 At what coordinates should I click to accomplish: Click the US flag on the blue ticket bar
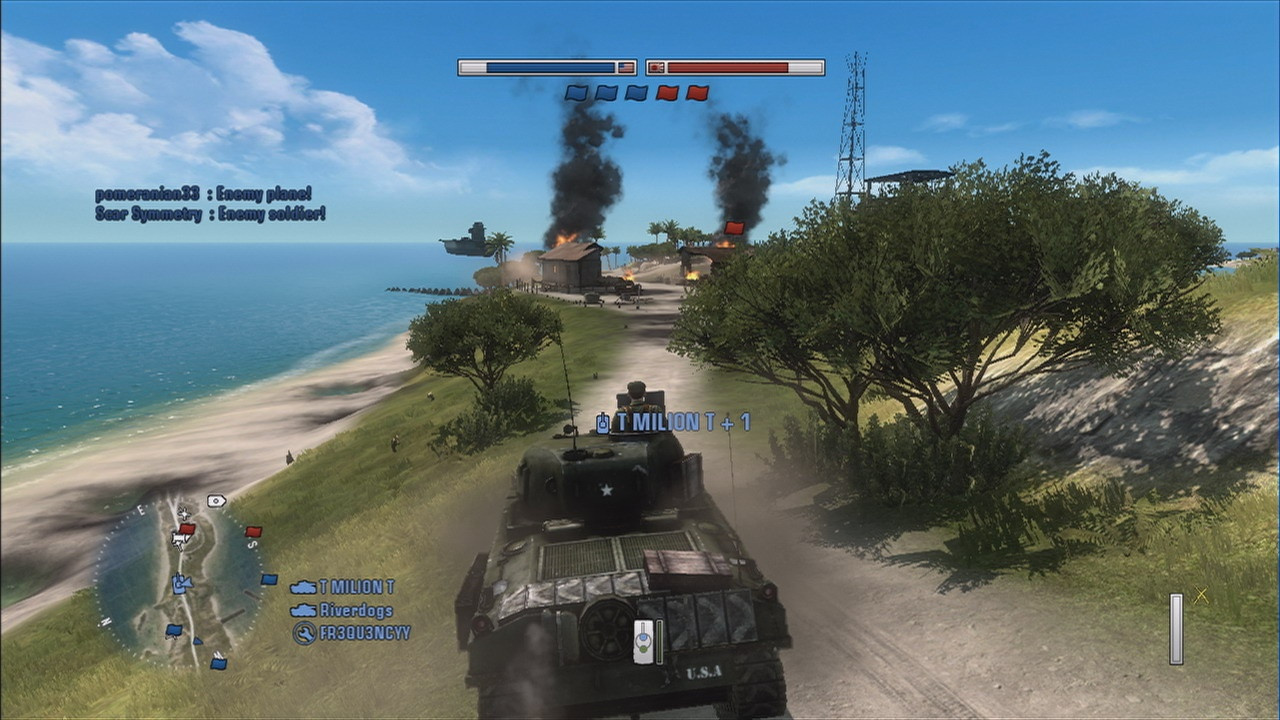(627, 67)
